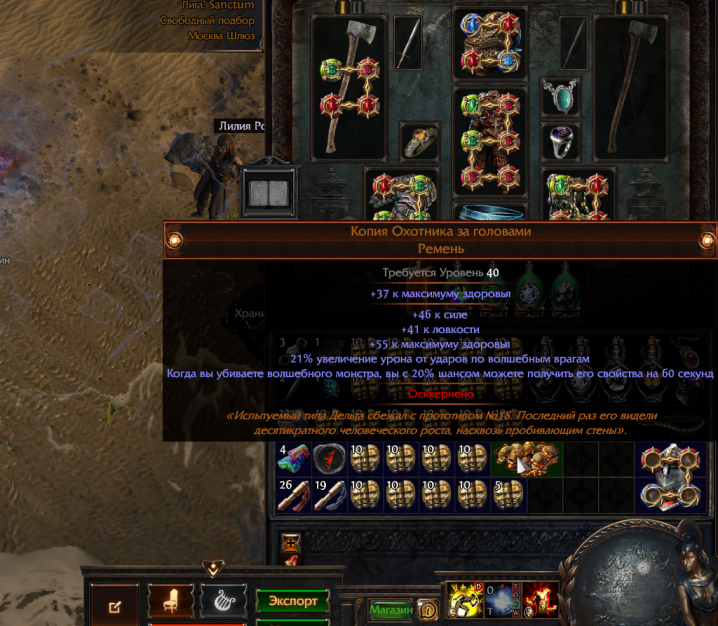Open the Магазин shop
This screenshot has width=718, height=626.
click(x=391, y=608)
